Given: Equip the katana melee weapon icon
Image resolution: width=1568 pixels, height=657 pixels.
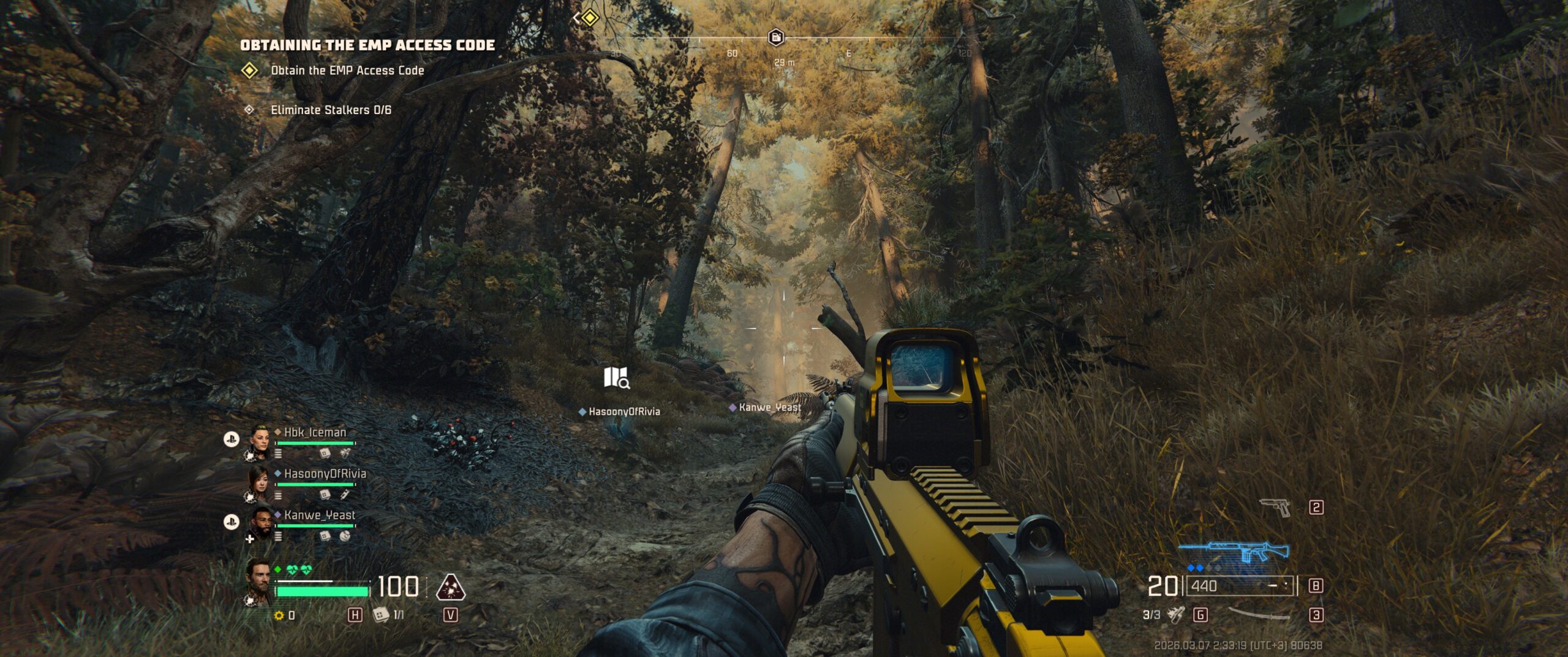Looking at the screenshot, I should pyautogui.click(x=1259, y=614).
